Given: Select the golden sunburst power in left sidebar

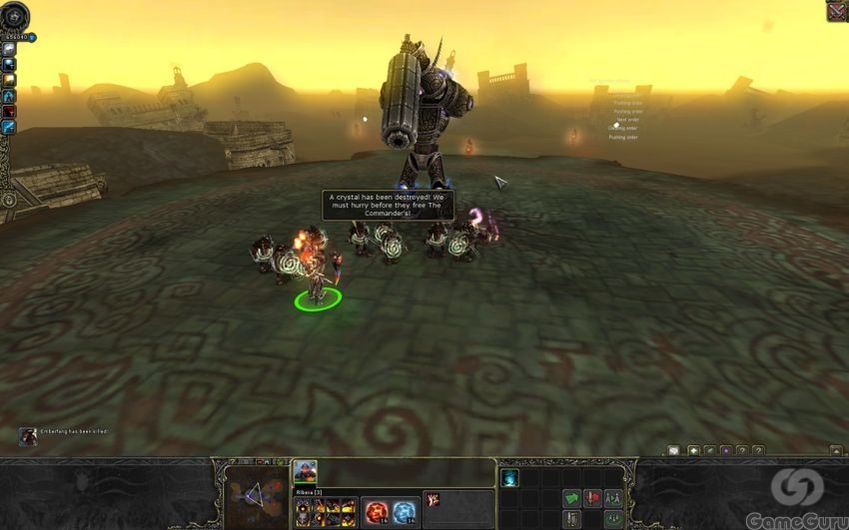Looking at the screenshot, I should [x=8, y=79].
